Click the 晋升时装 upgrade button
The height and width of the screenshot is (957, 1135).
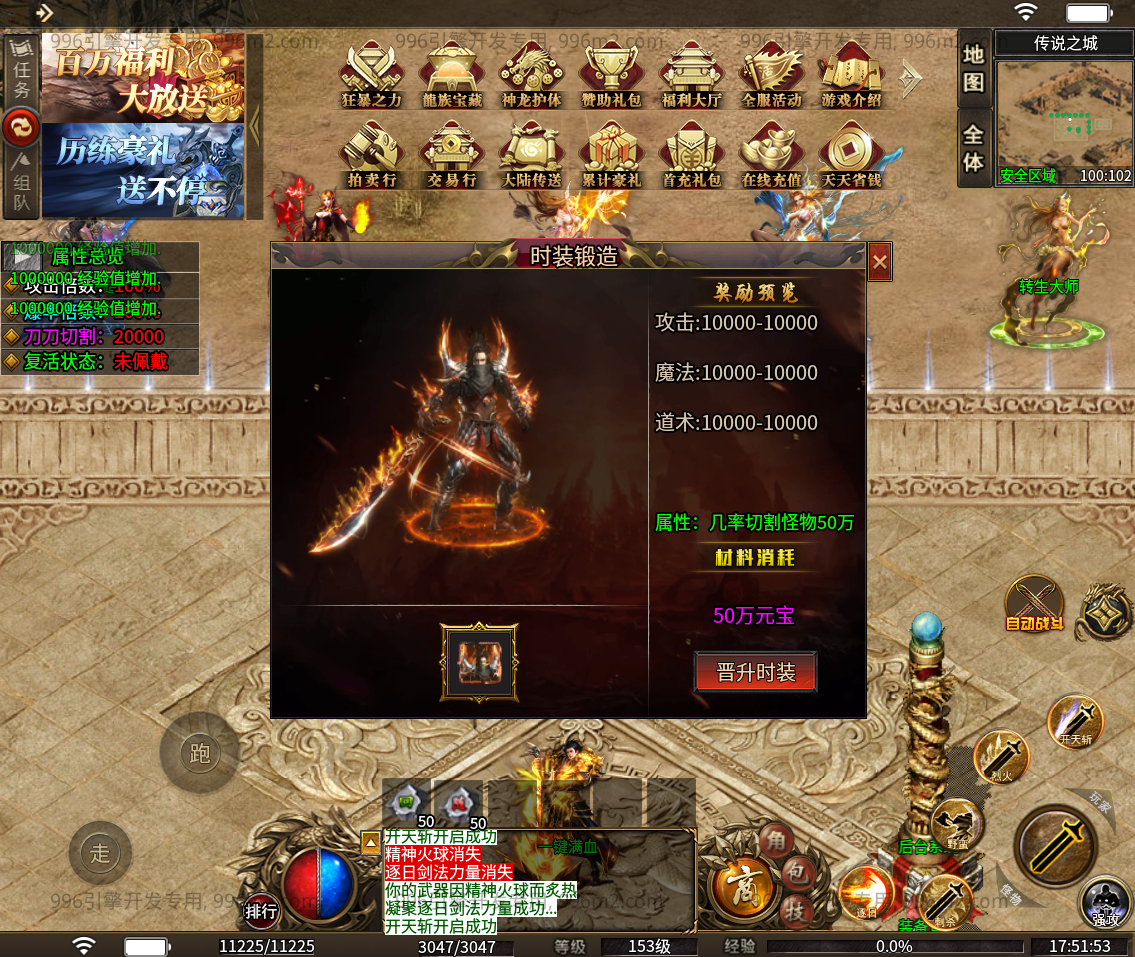tap(755, 673)
